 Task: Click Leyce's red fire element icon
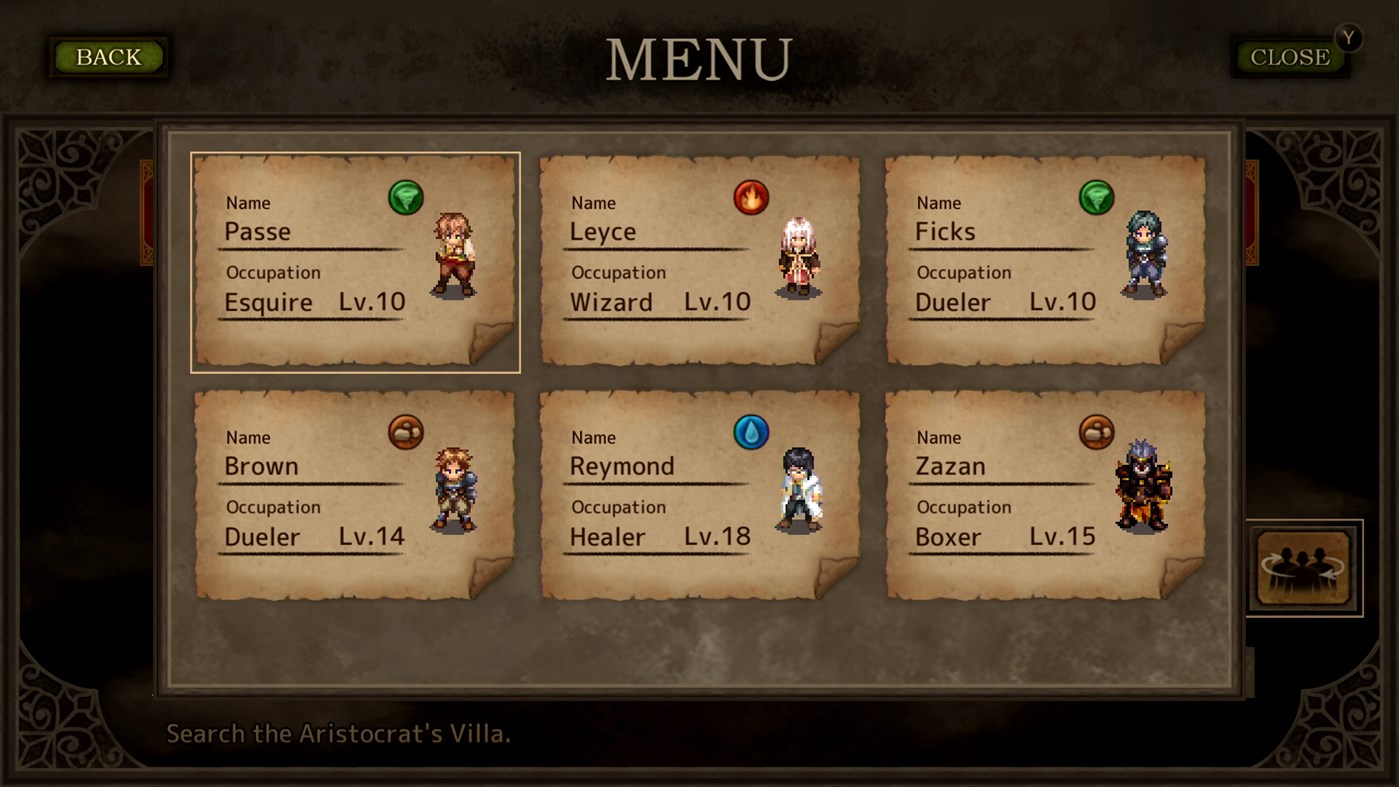751,197
